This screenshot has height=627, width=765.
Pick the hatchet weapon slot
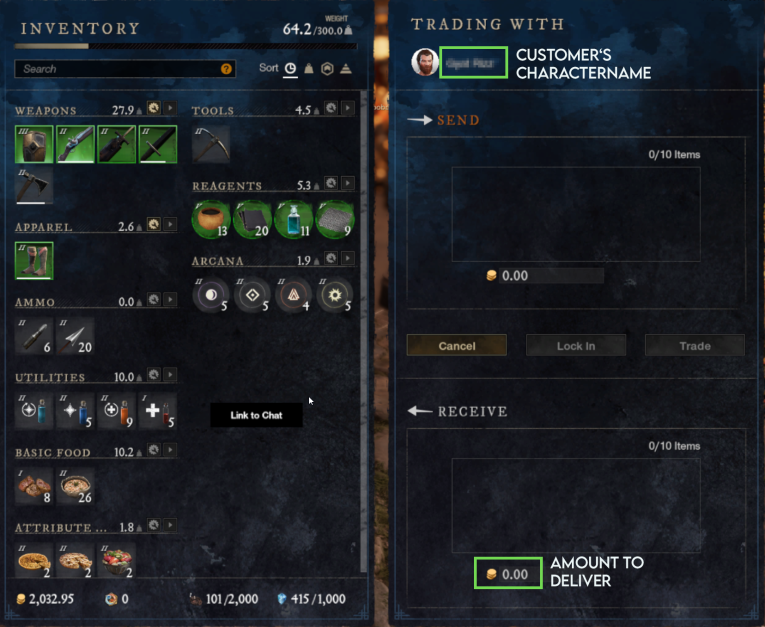coord(34,186)
